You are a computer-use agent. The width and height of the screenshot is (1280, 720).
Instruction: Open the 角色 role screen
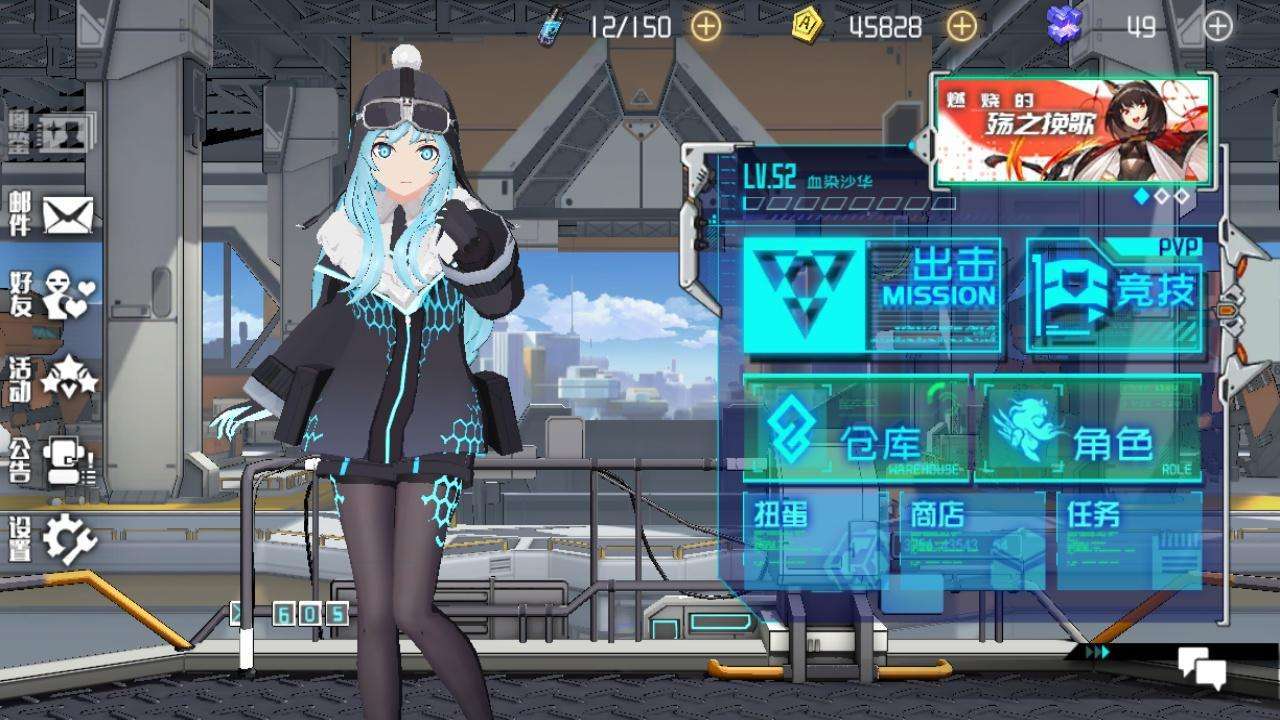click(x=1088, y=430)
